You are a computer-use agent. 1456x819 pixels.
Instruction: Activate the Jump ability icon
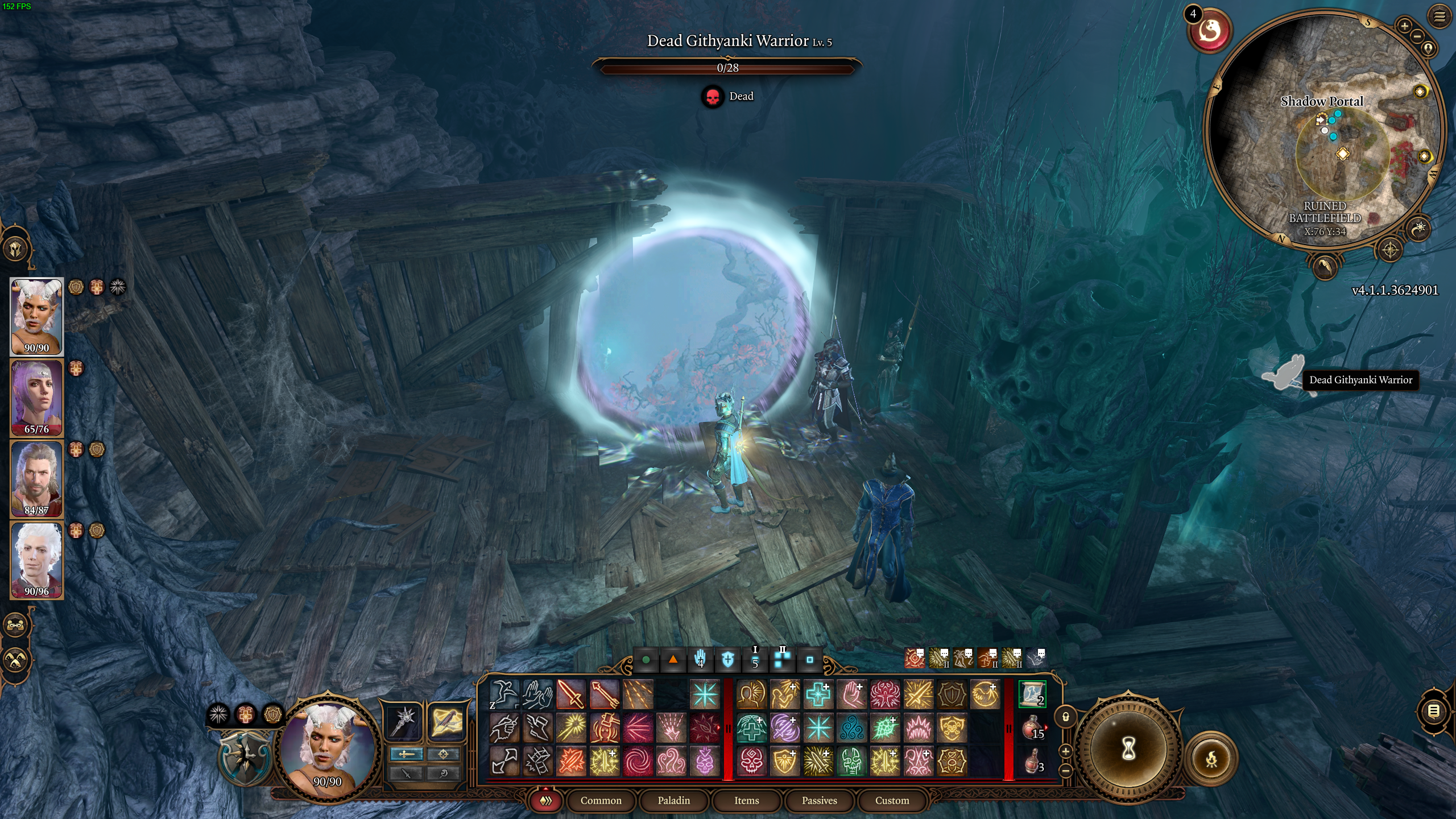coord(504,695)
